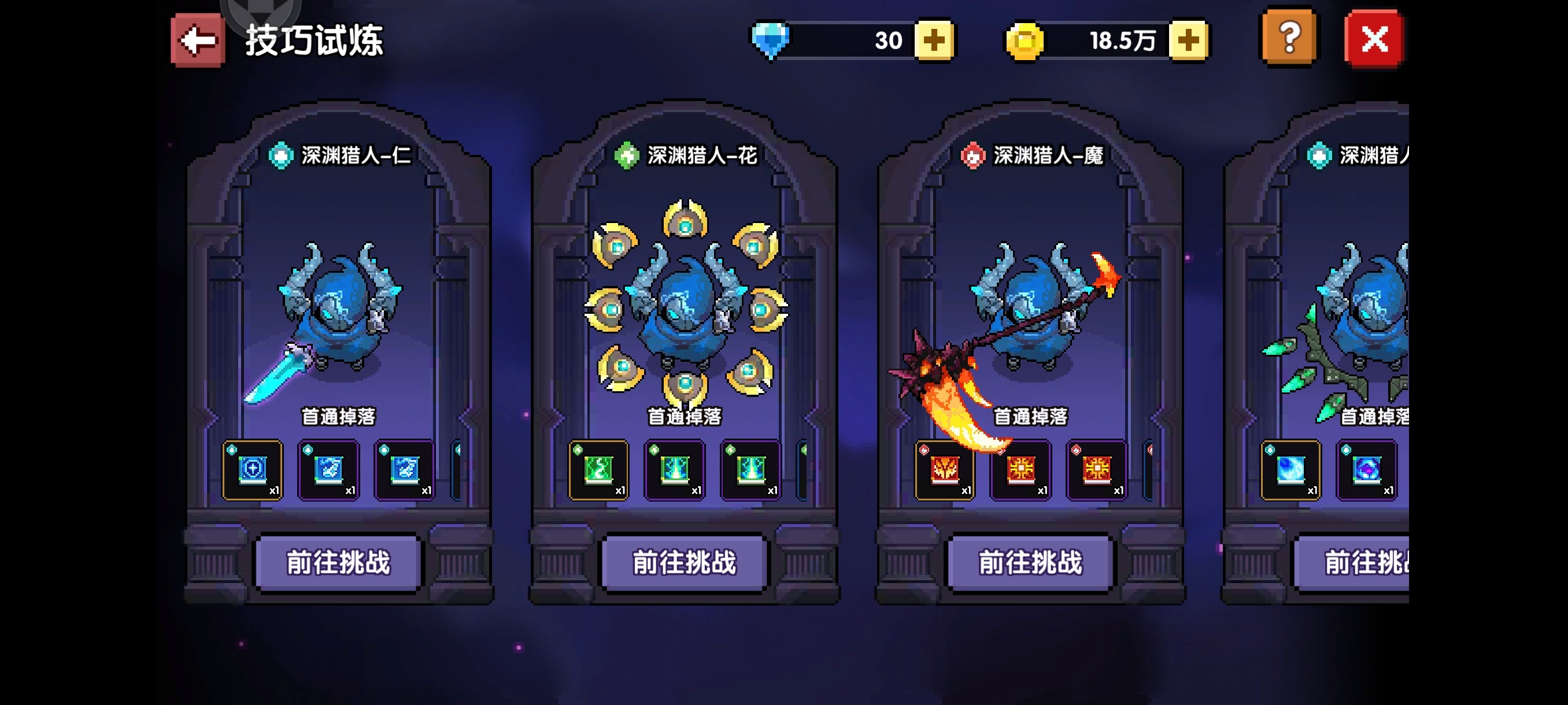The width and height of the screenshot is (1568, 705).
Task: Start challenge for 深渊猎人-仁
Action: pos(338,562)
